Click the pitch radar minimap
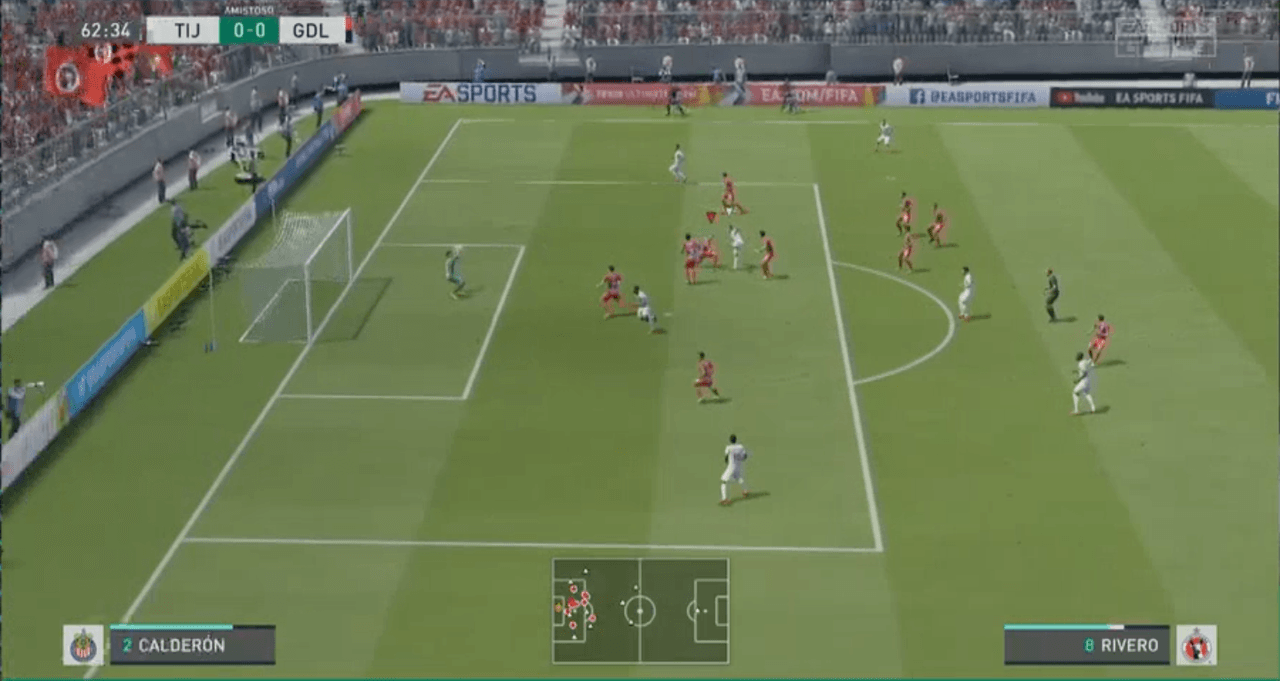The image size is (1280, 681). [640, 610]
